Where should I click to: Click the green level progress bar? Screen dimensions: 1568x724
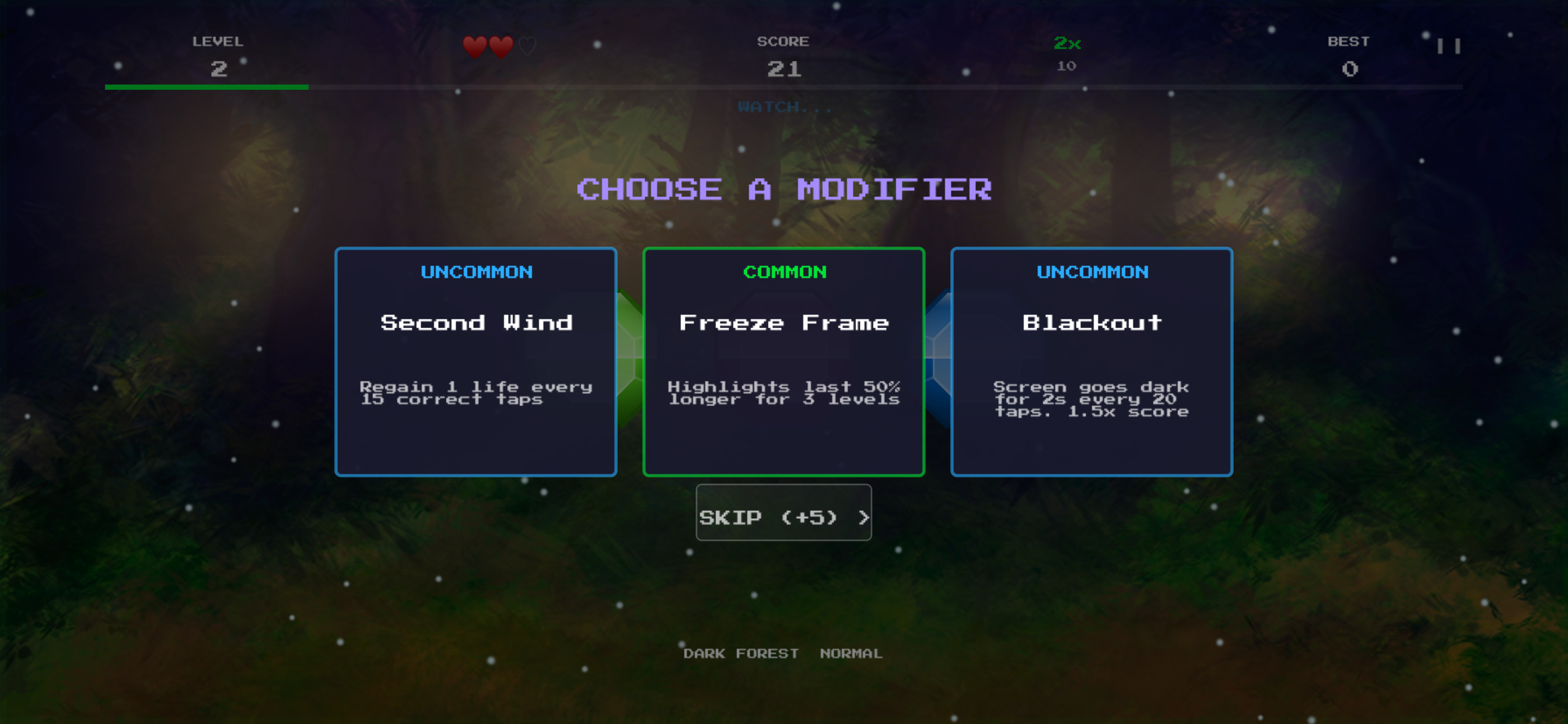(207, 87)
